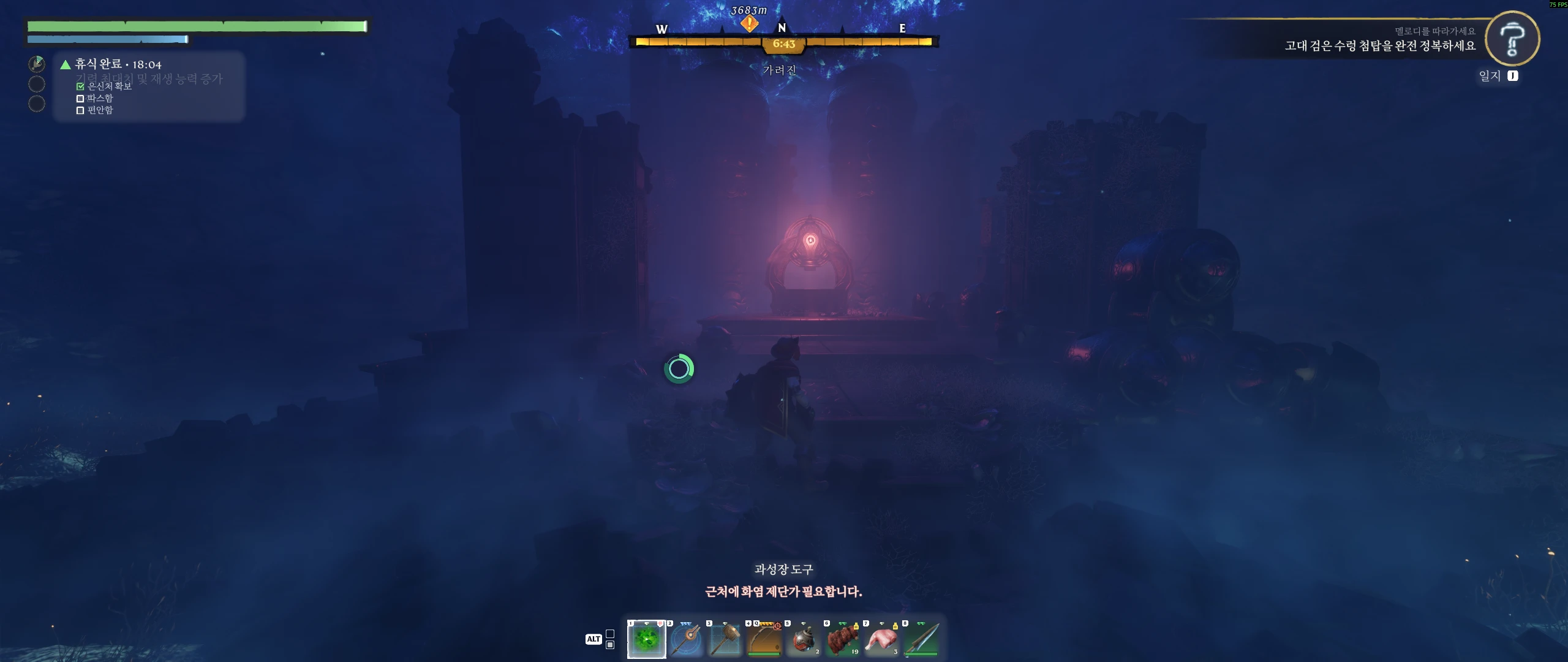This screenshot has width=1568, height=662.
Task: Equip the bow in hotbar slot 4
Action: pyautogui.click(x=764, y=639)
